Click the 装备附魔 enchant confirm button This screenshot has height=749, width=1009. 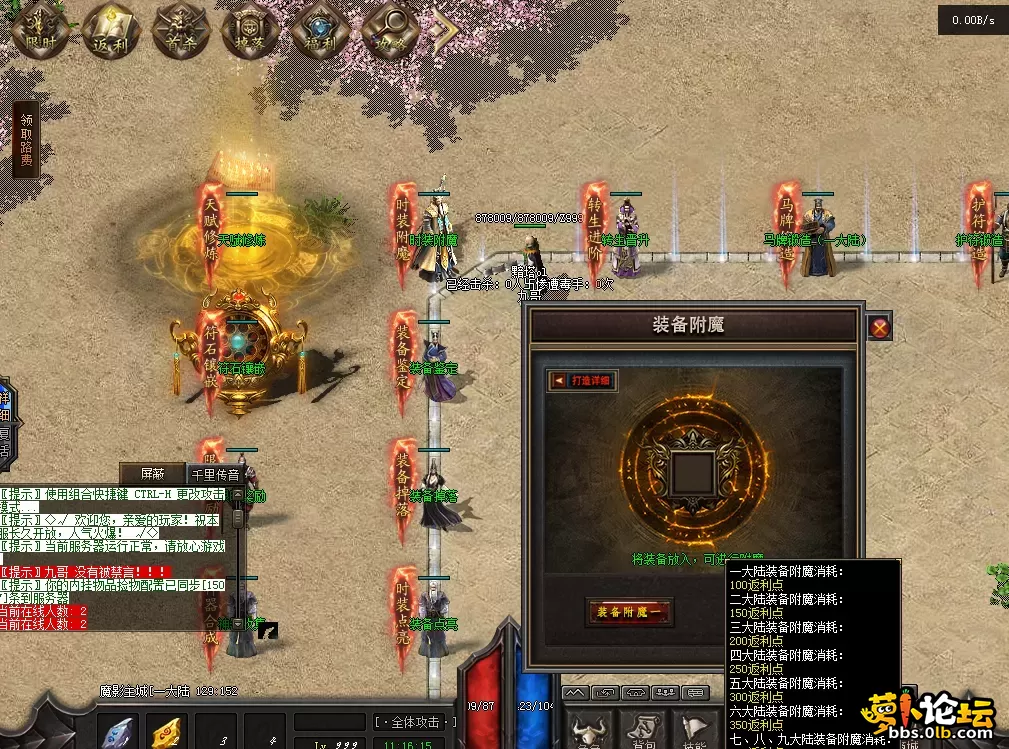point(629,612)
